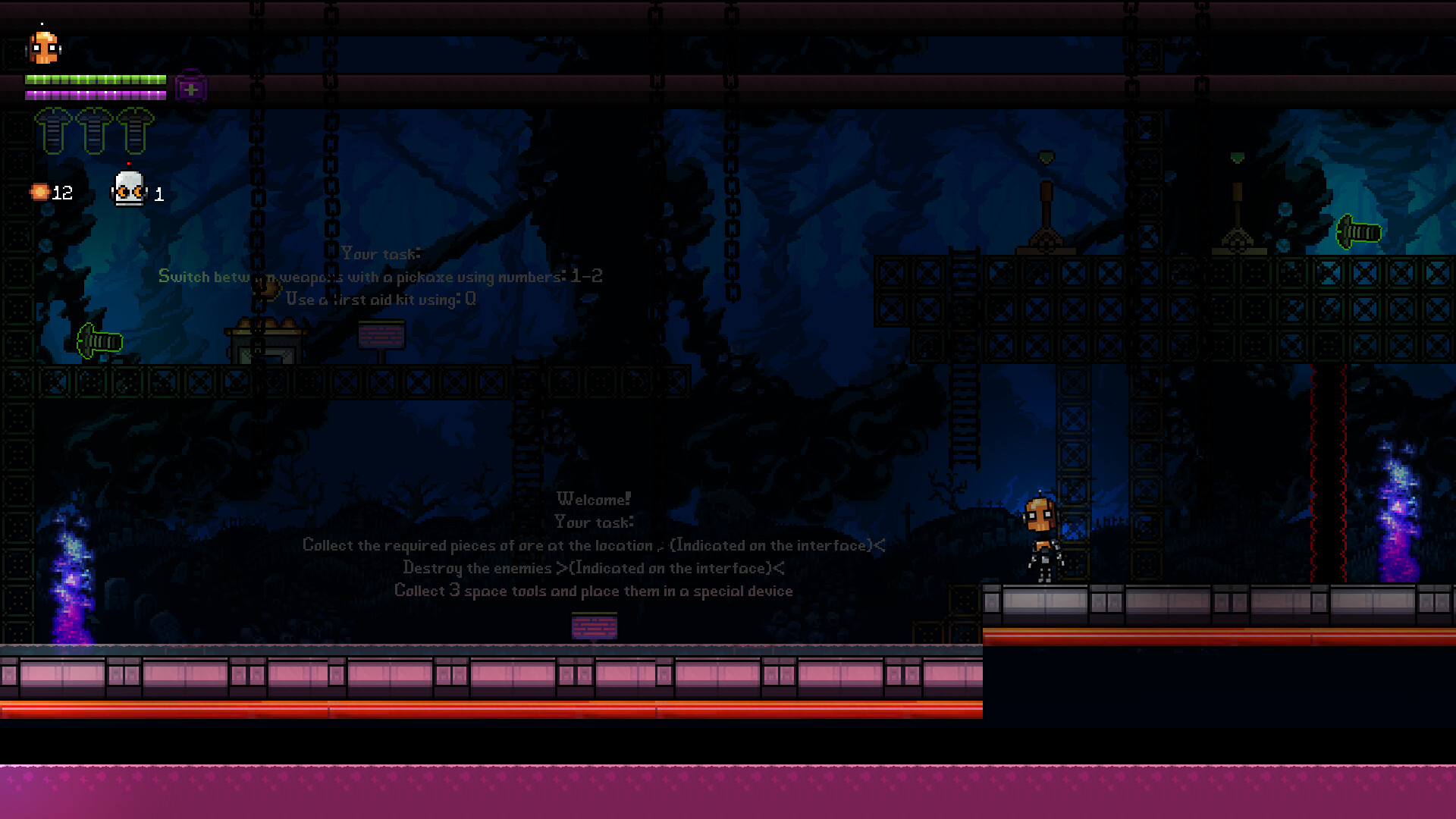Viewport: 1456px width, 819px height.
Task: Click the green health bar
Action: pyautogui.click(x=96, y=79)
